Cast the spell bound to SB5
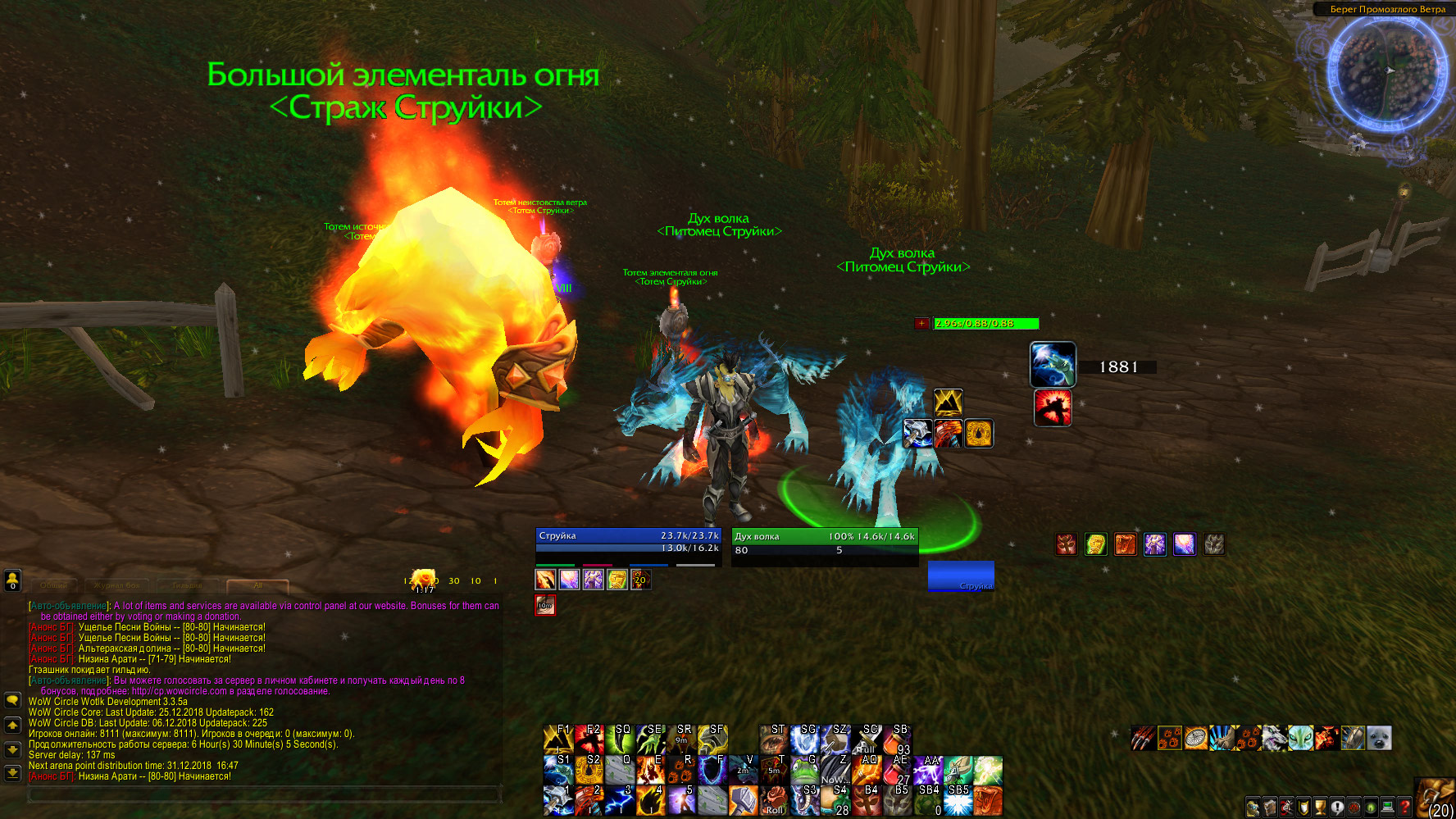 (x=958, y=801)
